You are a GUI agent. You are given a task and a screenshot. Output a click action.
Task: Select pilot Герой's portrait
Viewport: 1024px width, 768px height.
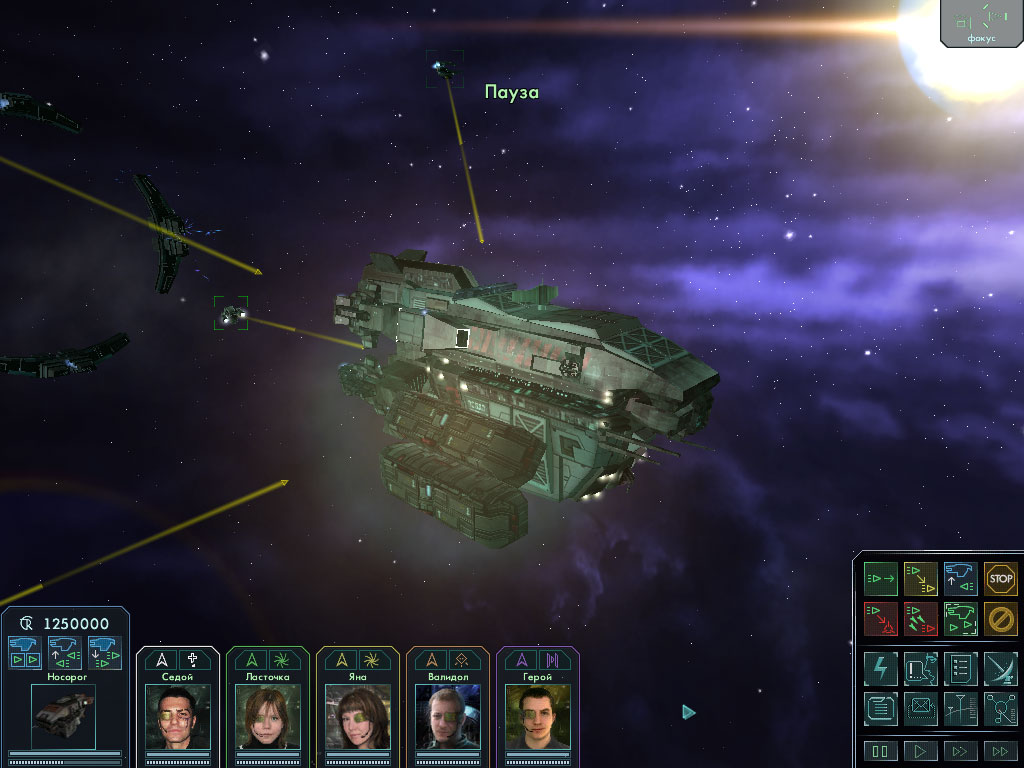538,716
